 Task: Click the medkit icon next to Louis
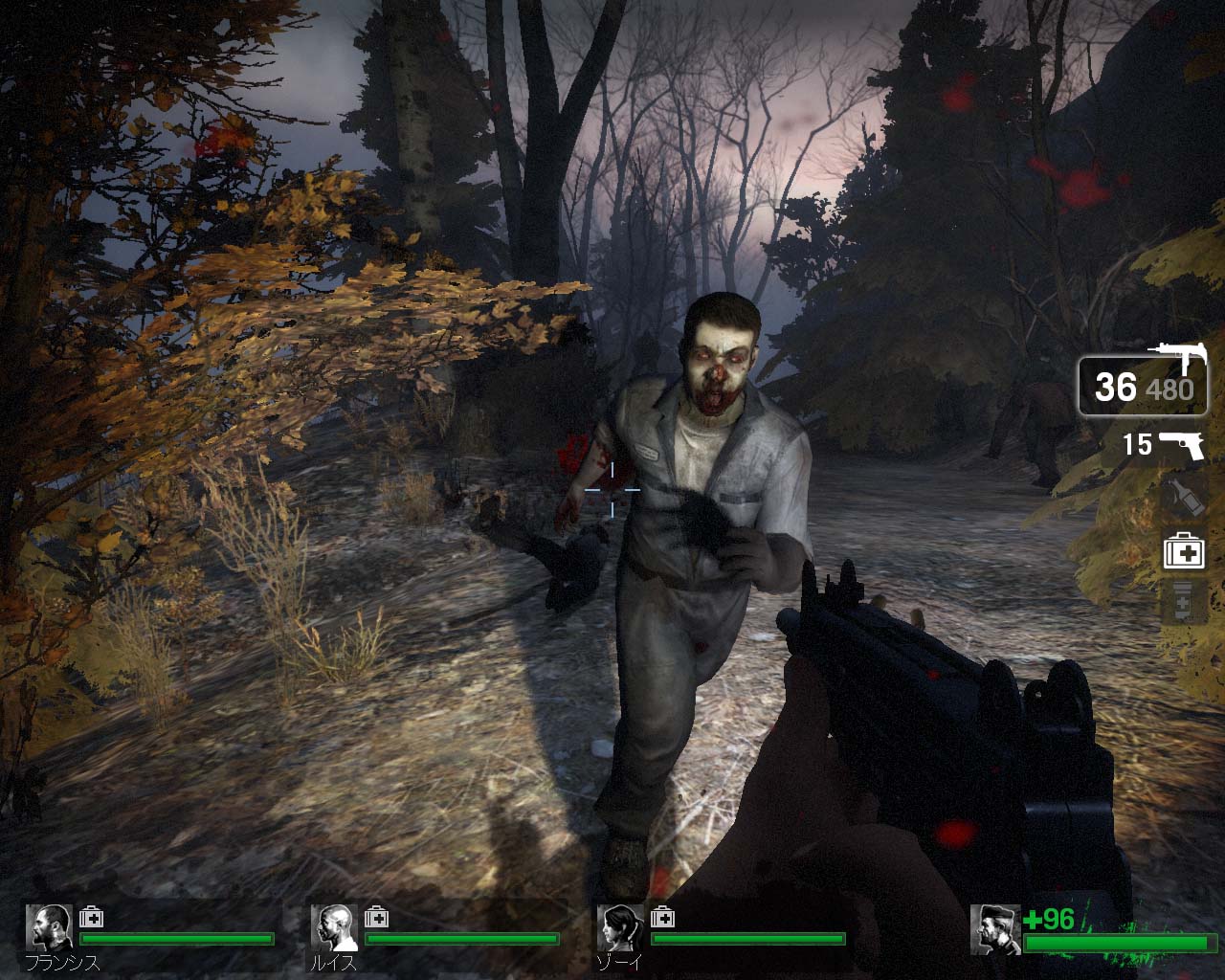coord(377,918)
